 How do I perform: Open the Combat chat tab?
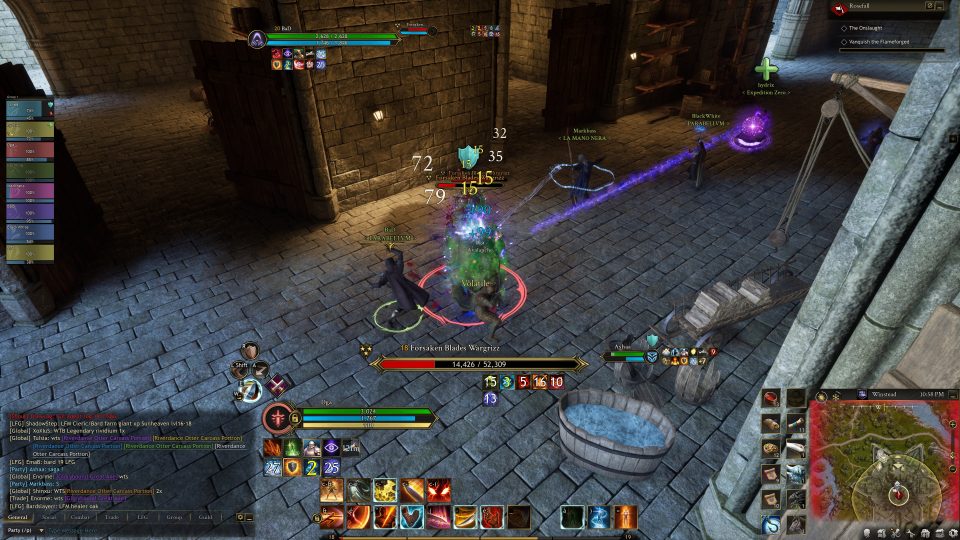[81, 517]
